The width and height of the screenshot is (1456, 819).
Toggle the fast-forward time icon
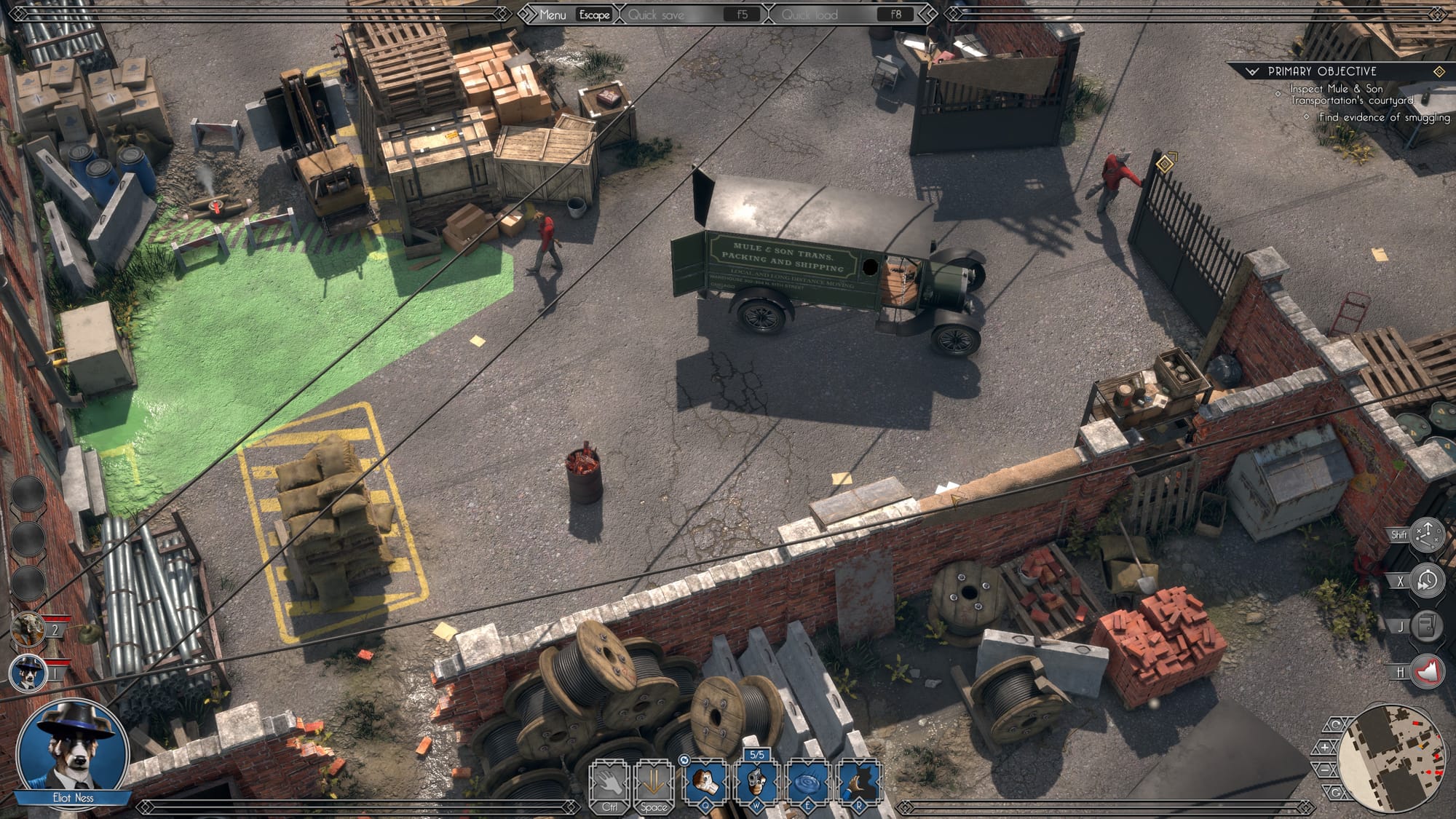1426,581
